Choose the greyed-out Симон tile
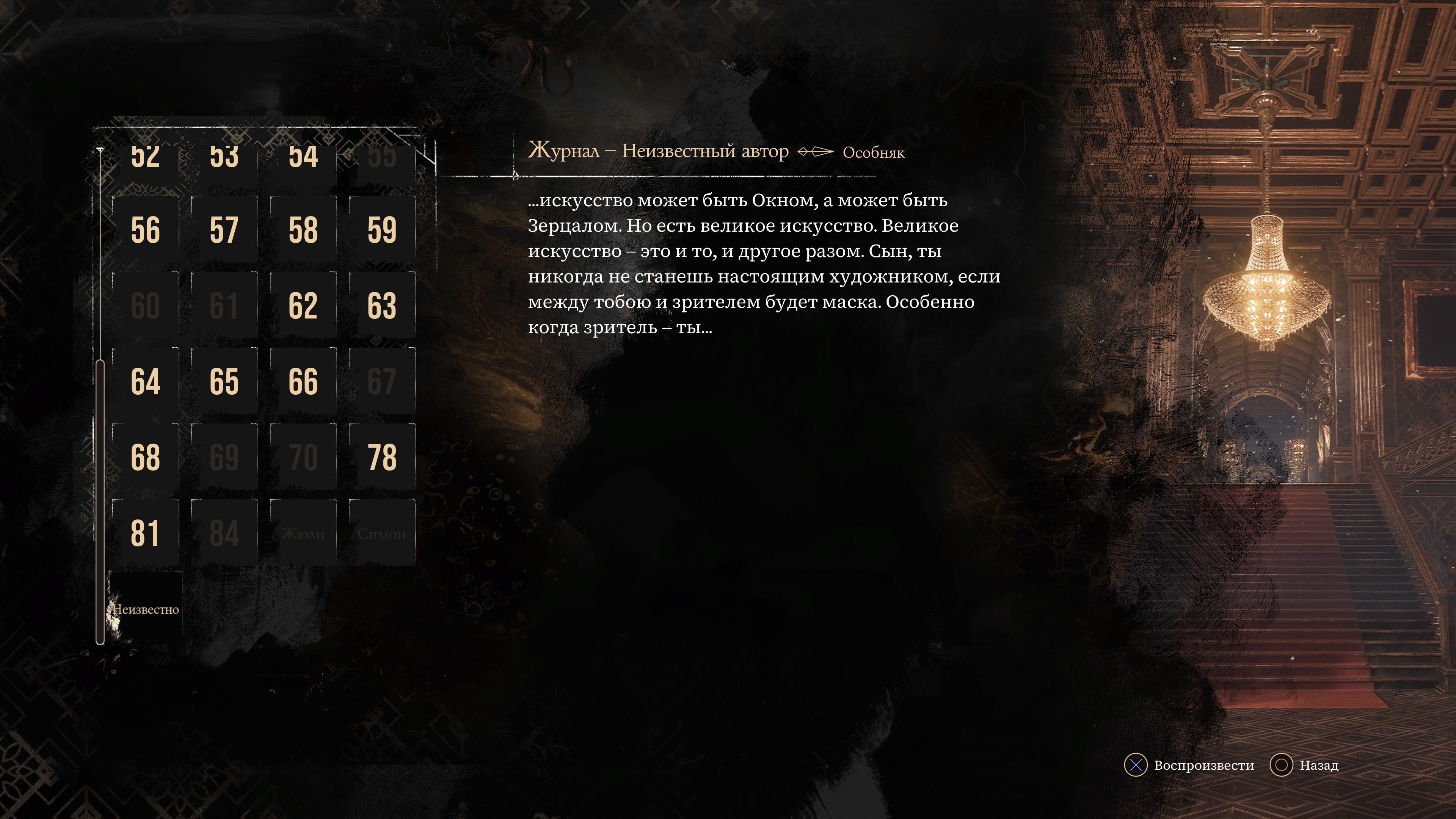The image size is (1456, 819). coord(381,532)
